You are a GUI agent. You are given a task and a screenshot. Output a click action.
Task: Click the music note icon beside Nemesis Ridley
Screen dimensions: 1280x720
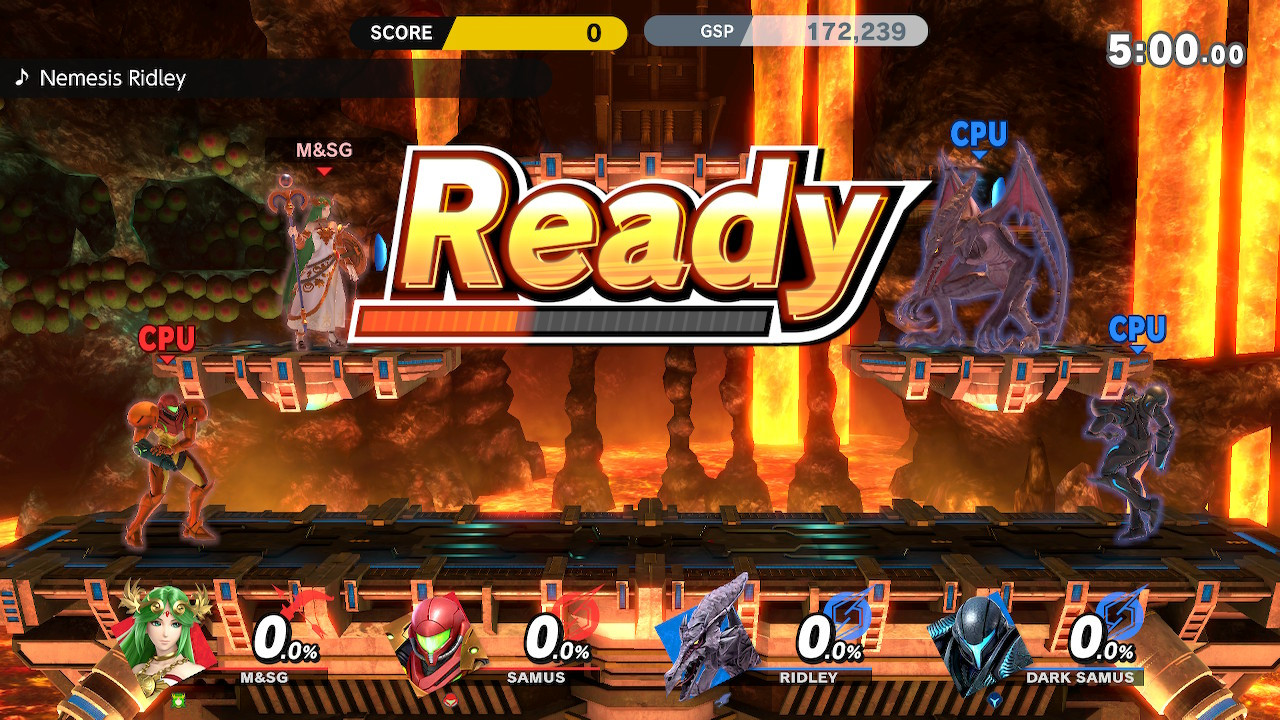pos(23,77)
